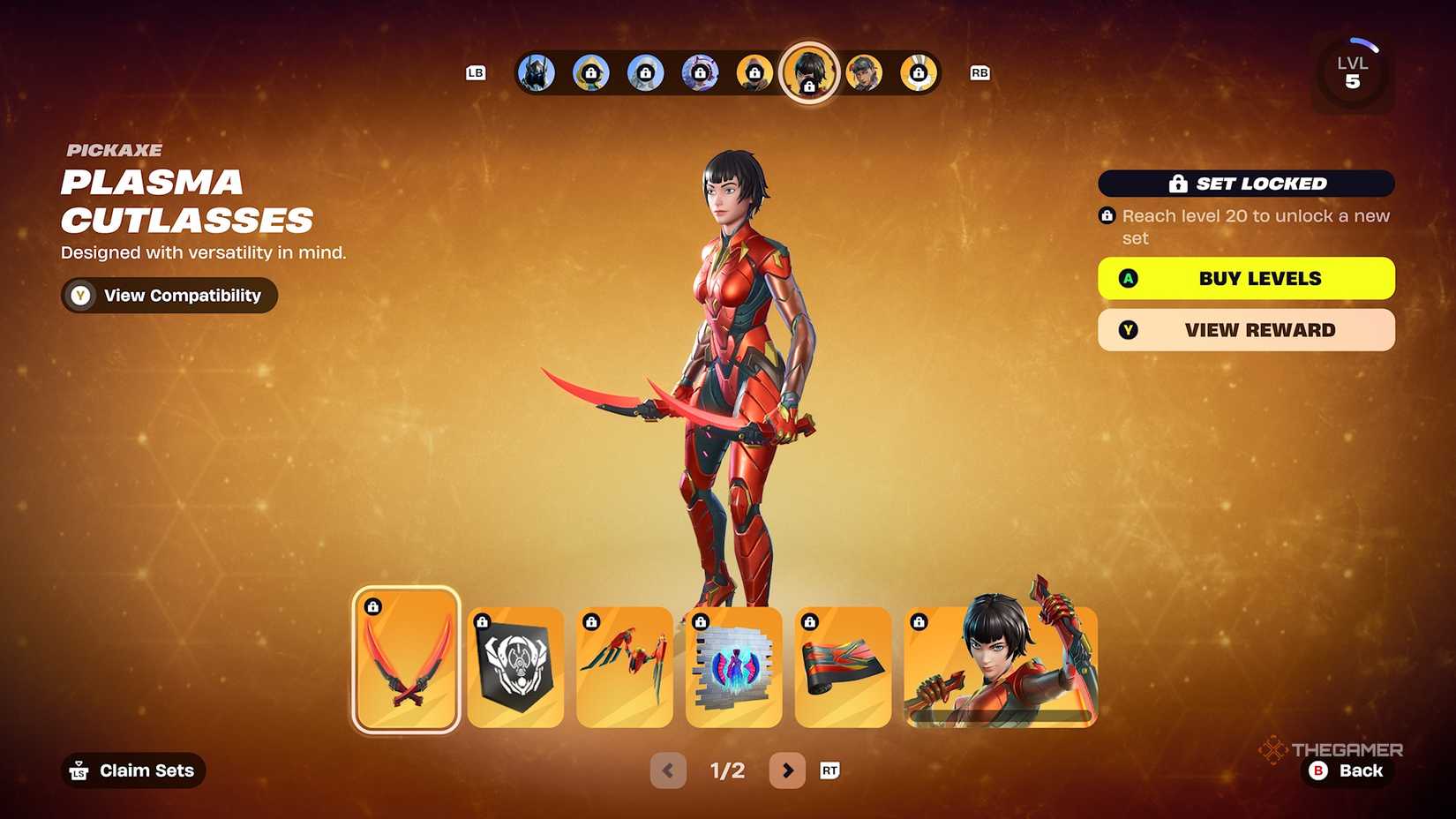The height and width of the screenshot is (819, 1456).
Task: Collapse to previous page with left arrow
Action: tap(668, 770)
